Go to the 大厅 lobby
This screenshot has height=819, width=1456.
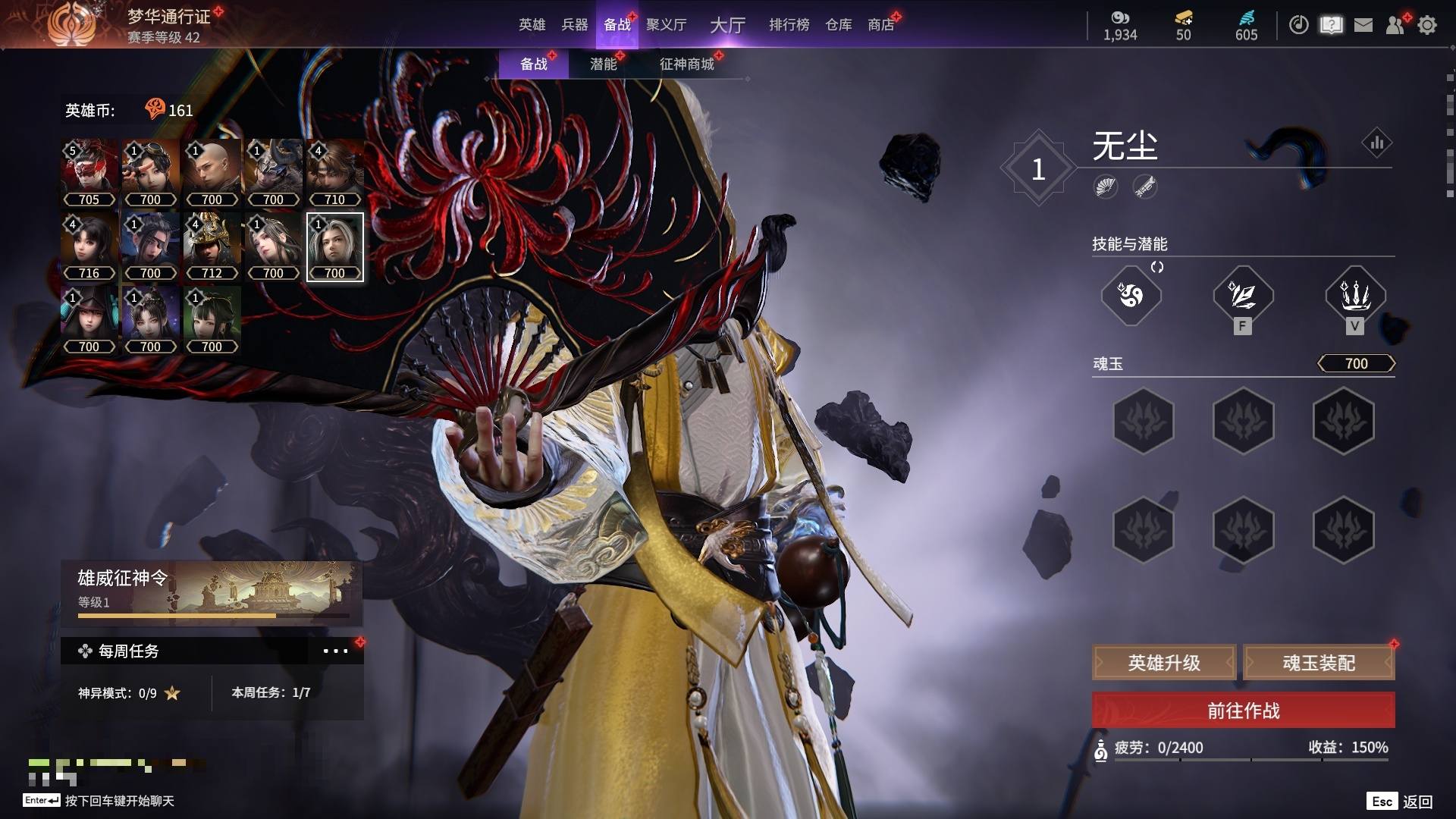tap(727, 25)
